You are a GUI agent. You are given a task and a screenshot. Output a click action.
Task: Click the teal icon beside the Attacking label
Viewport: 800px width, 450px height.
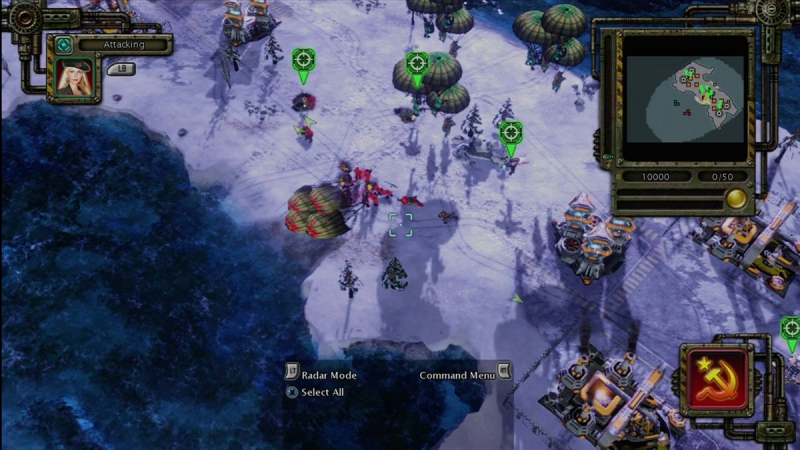point(63,45)
